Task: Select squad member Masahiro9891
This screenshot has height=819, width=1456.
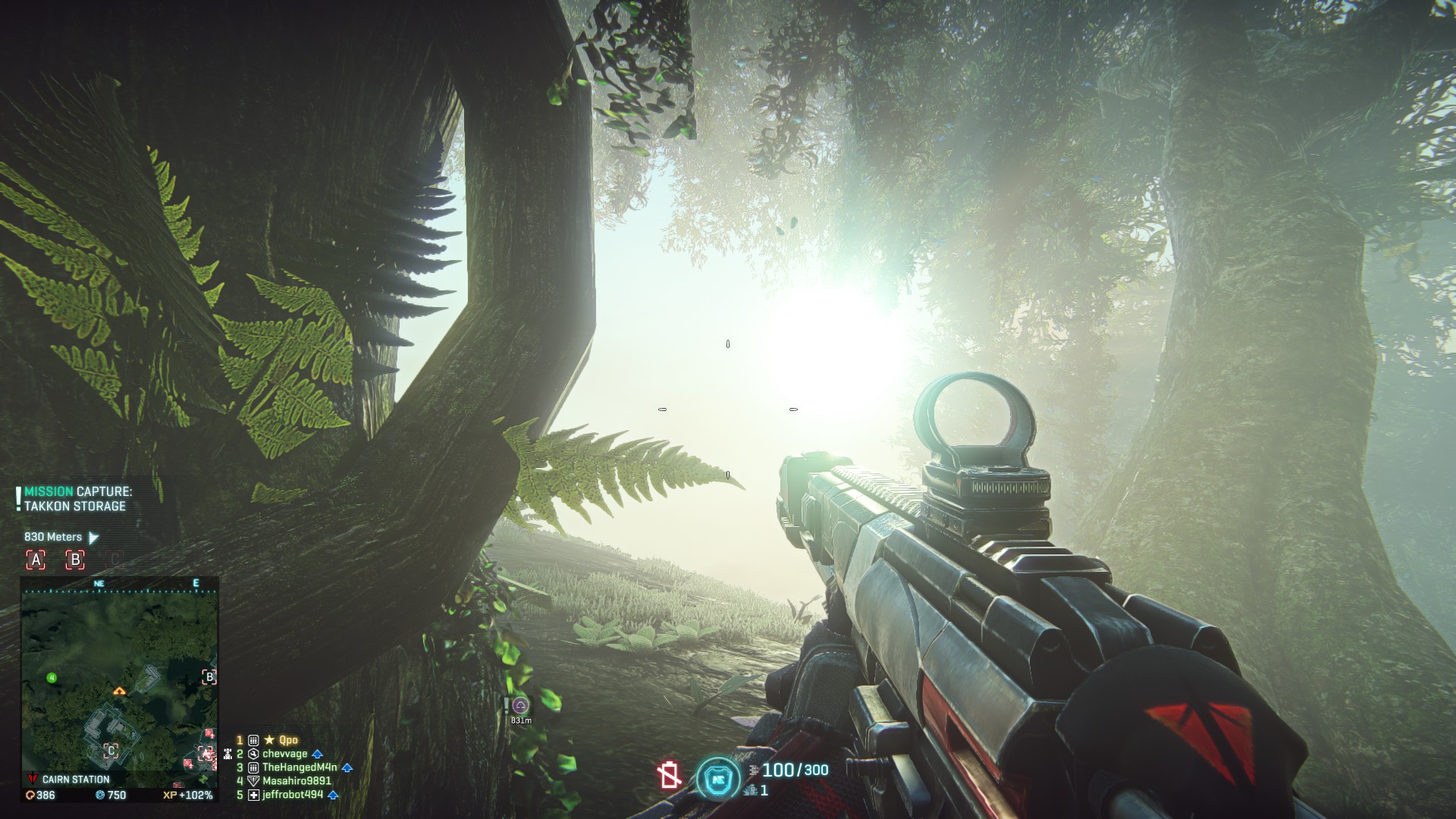Action: (297, 781)
